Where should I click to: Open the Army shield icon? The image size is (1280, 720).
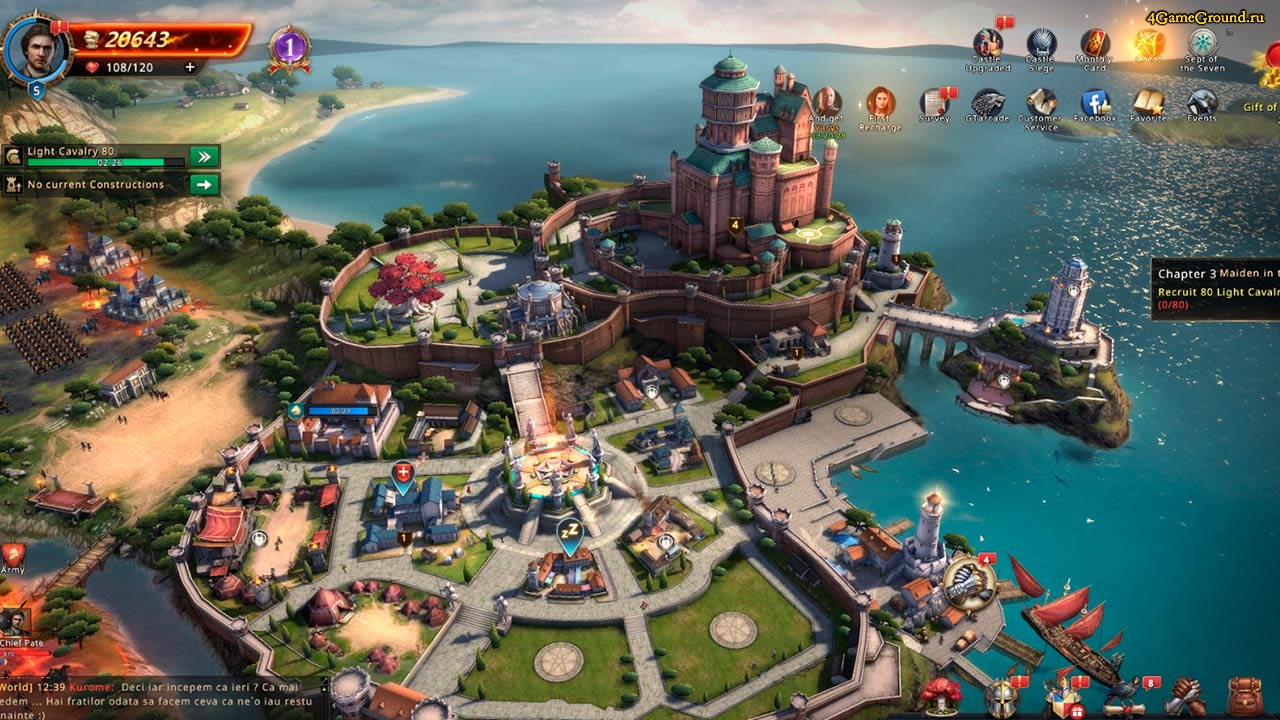click(13, 557)
